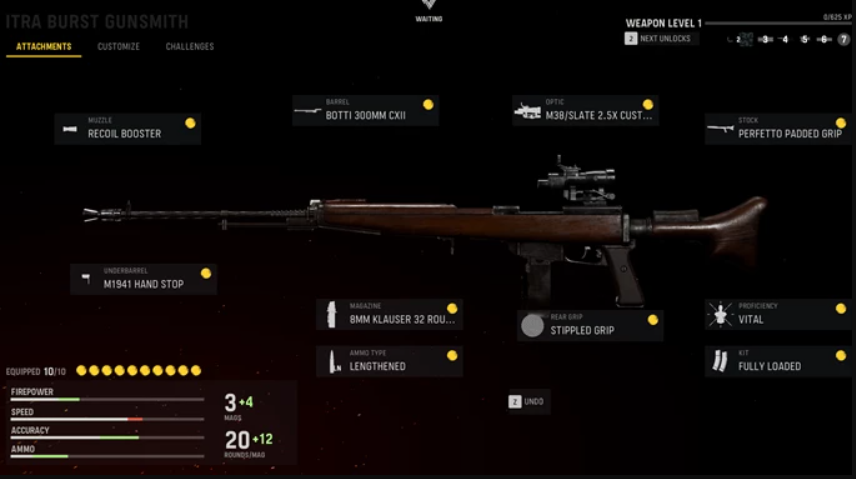
Task: Open the M38/Slate 2.5x optic slot
Action: click(585, 111)
